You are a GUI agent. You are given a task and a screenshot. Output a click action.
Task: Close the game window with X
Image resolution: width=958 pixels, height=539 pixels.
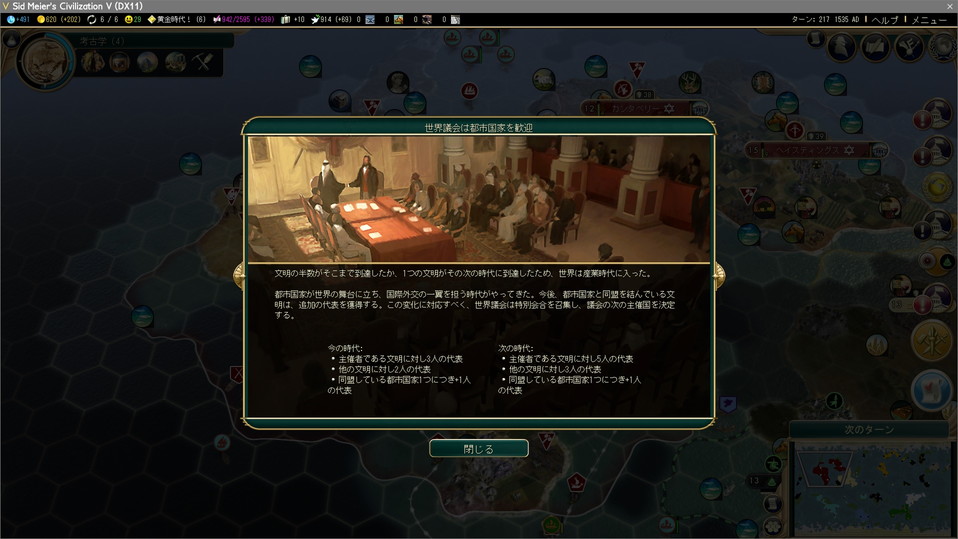(x=948, y=6)
